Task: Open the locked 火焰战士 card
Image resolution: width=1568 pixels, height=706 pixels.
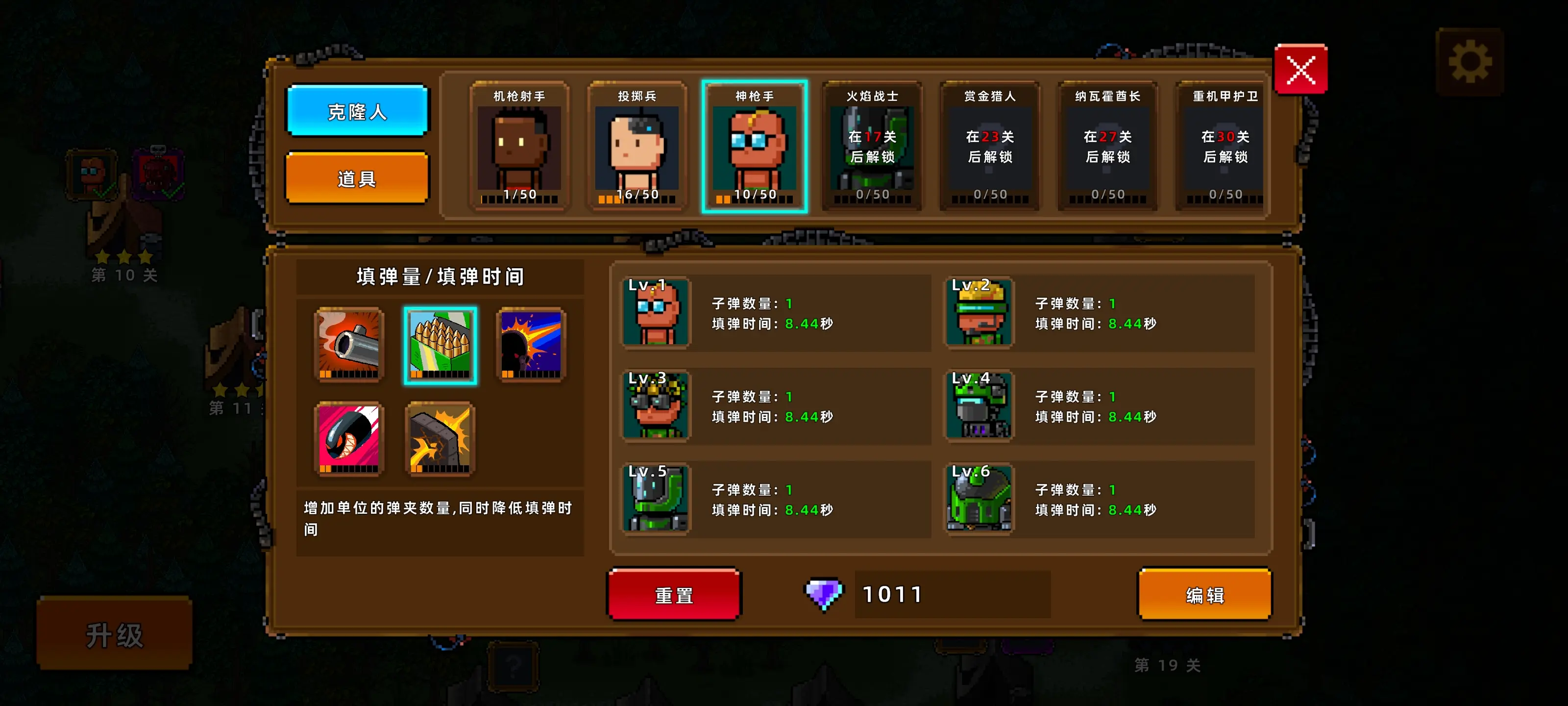Action: pos(872,146)
